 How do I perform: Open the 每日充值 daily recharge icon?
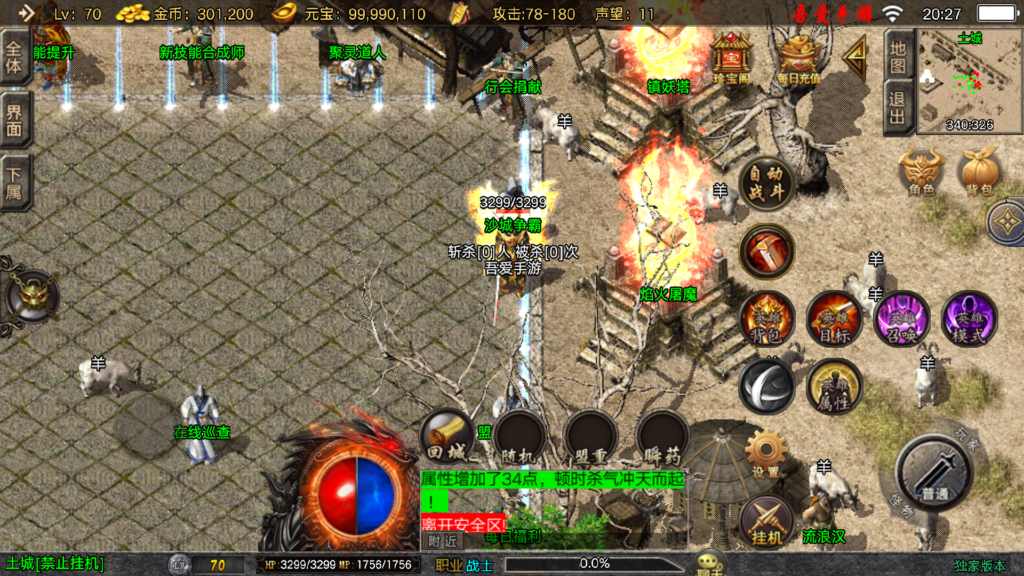coord(798,58)
